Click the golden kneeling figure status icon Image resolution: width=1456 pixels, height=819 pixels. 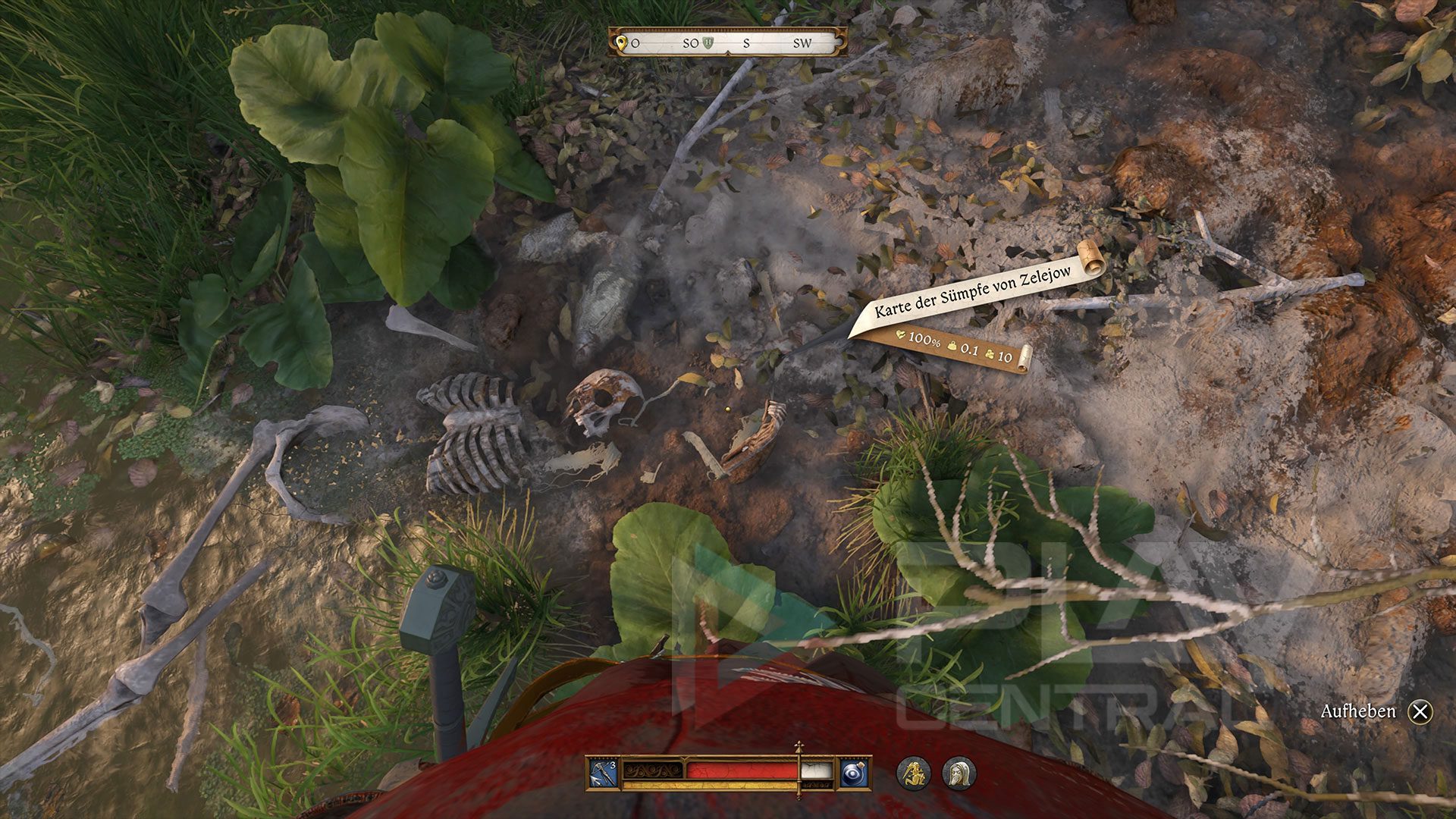tap(914, 773)
